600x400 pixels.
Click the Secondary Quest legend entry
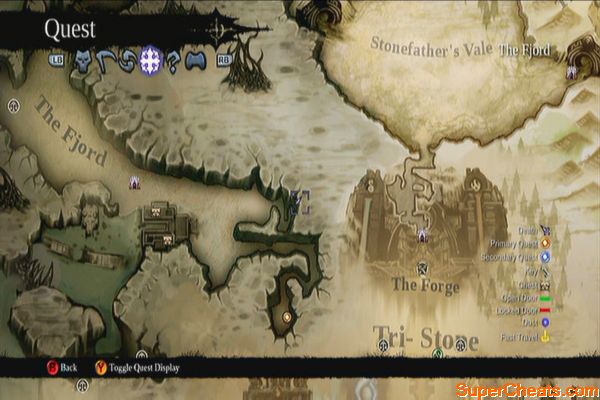pyautogui.click(x=514, y=256)
